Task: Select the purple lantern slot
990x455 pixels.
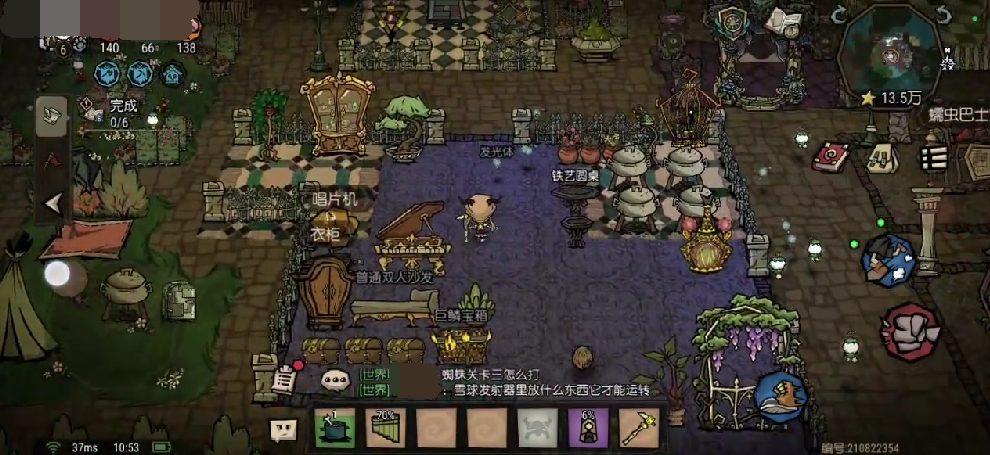Action: [588, 429]
